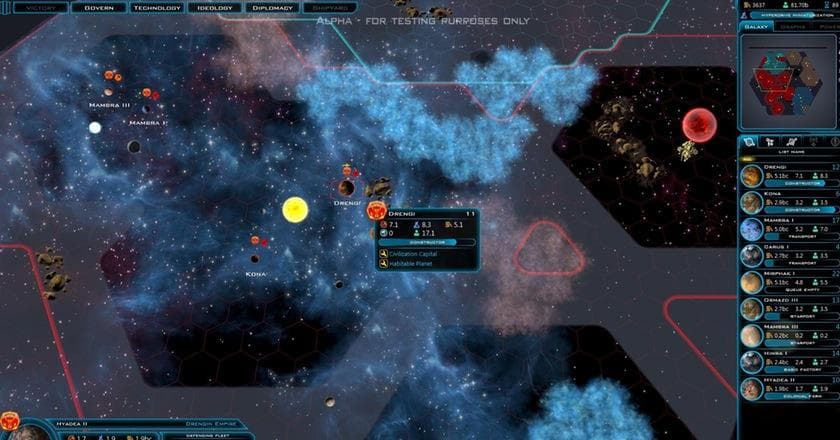
Task: Select Kona in the planet list
Action: pos(790,202)
